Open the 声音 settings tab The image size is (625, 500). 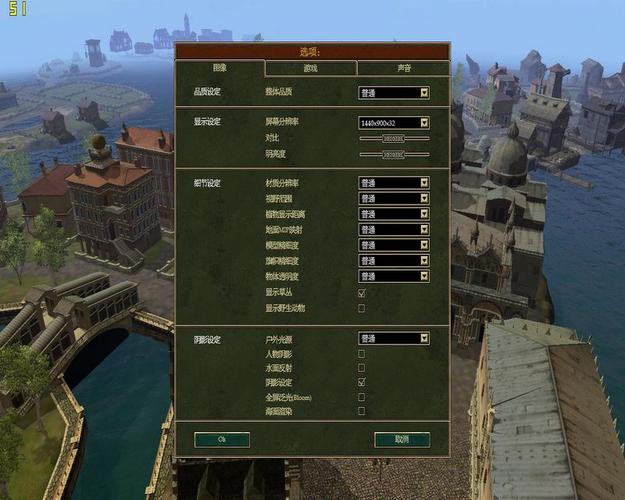(x=402, y=68)
